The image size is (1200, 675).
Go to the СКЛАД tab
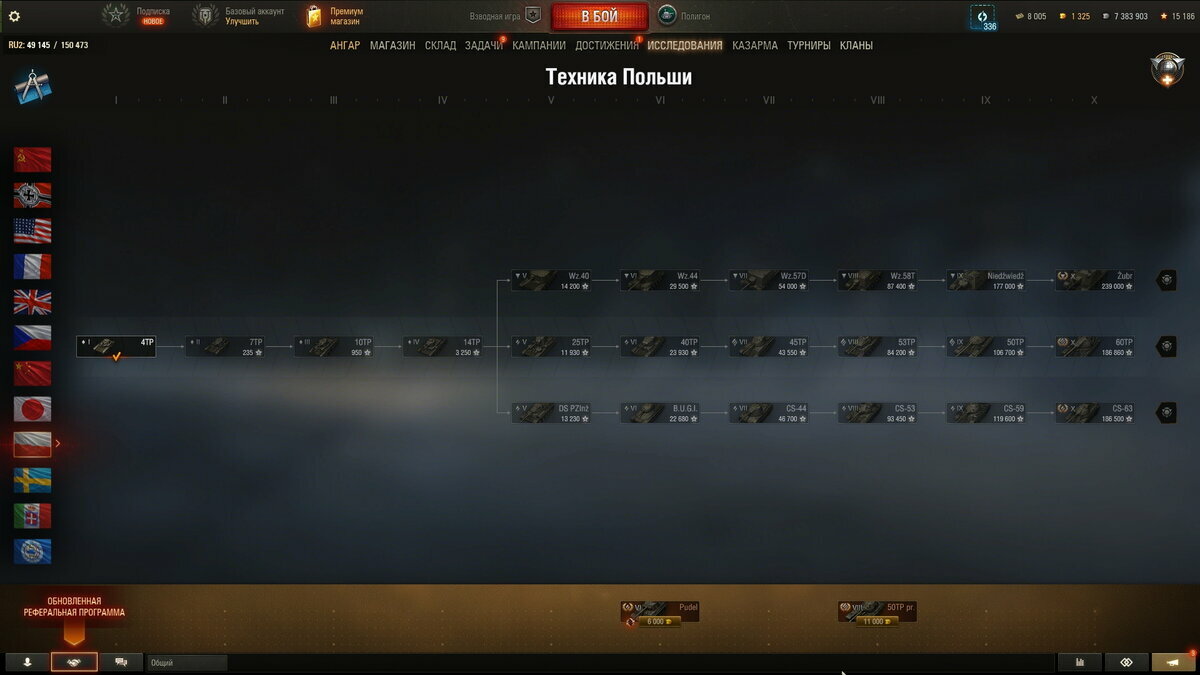pyautogui.click(x=440, y=45)
